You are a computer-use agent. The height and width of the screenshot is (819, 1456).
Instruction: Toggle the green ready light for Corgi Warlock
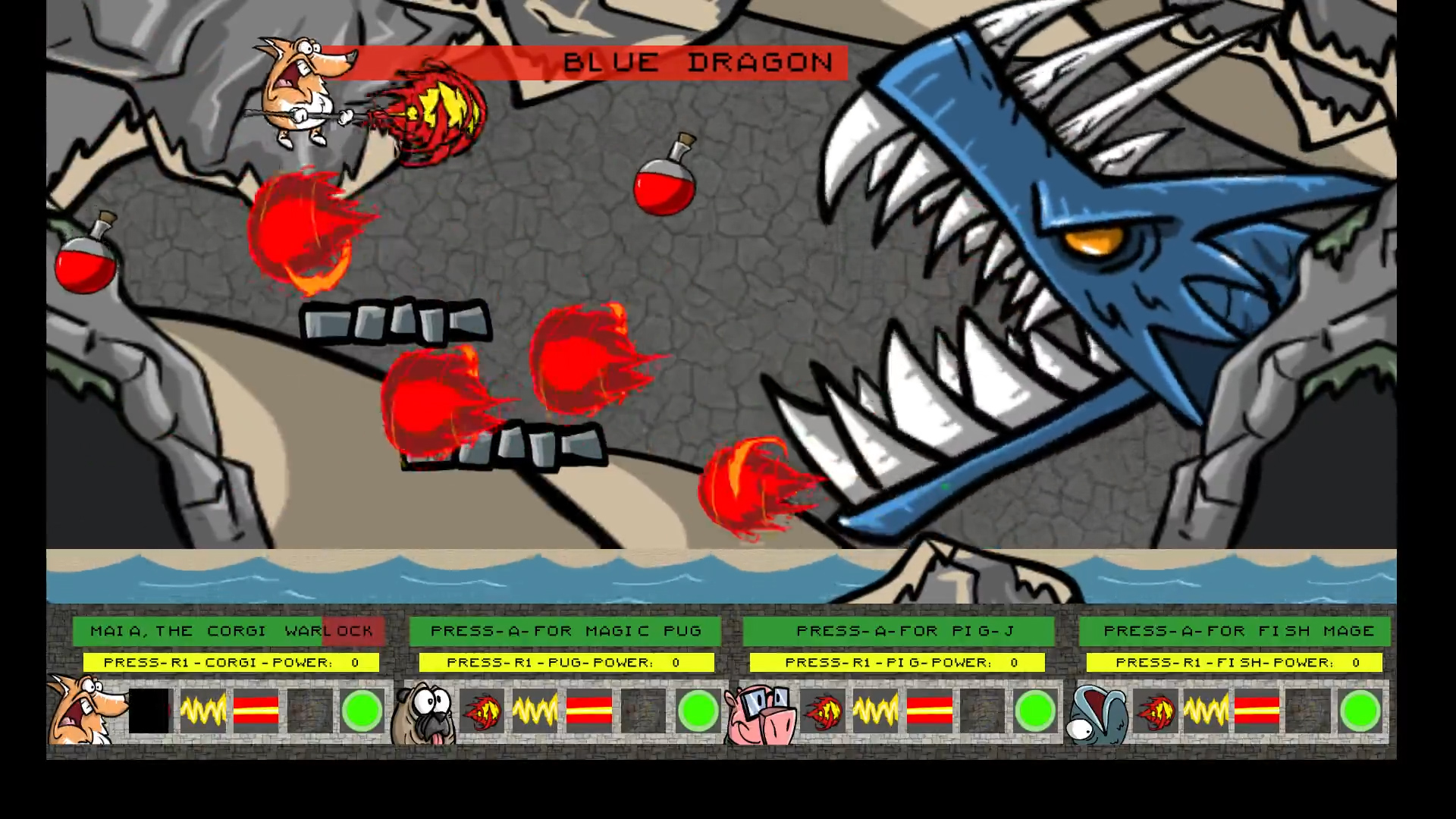[x=362, y=711]
